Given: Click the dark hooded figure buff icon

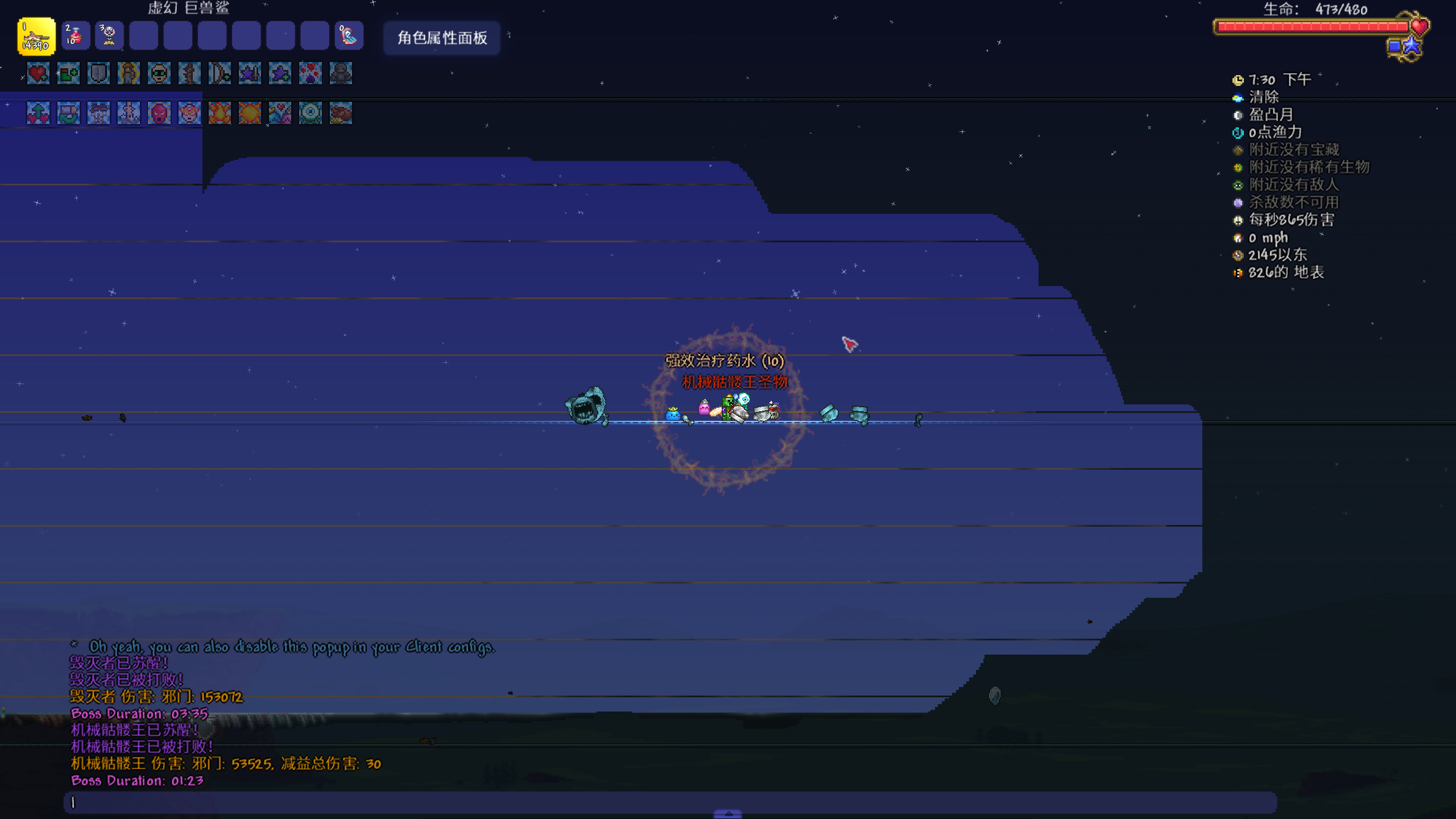Looking at the screenshot, I should pyautogui.click(x=341, y=73).
